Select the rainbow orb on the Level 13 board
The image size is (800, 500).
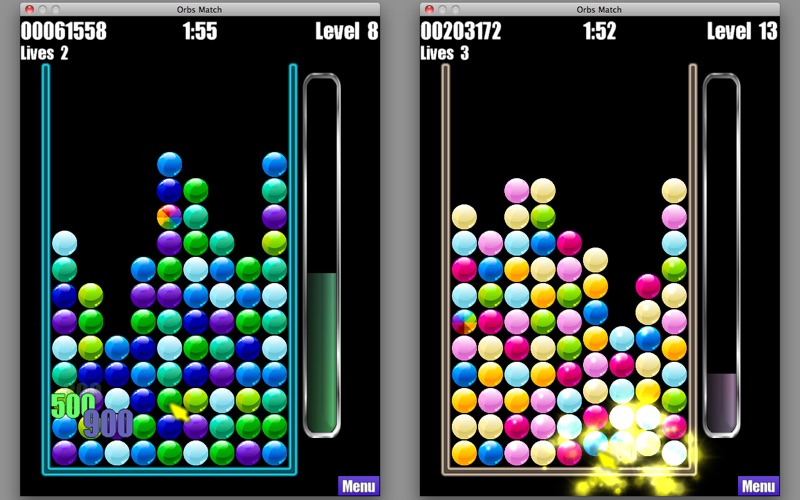click(x=464, y=321)
